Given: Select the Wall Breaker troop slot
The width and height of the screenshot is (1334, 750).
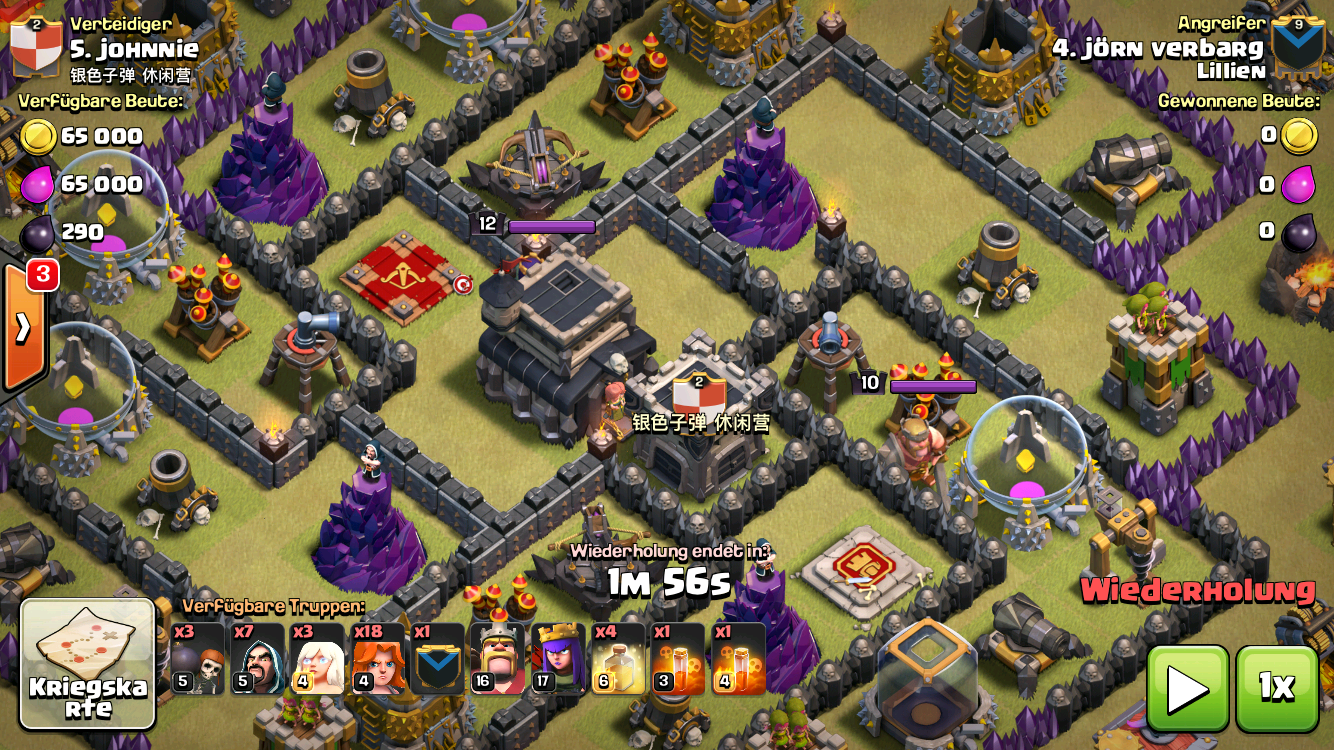Looking at the screenshot, I should (x=197, y=659).
